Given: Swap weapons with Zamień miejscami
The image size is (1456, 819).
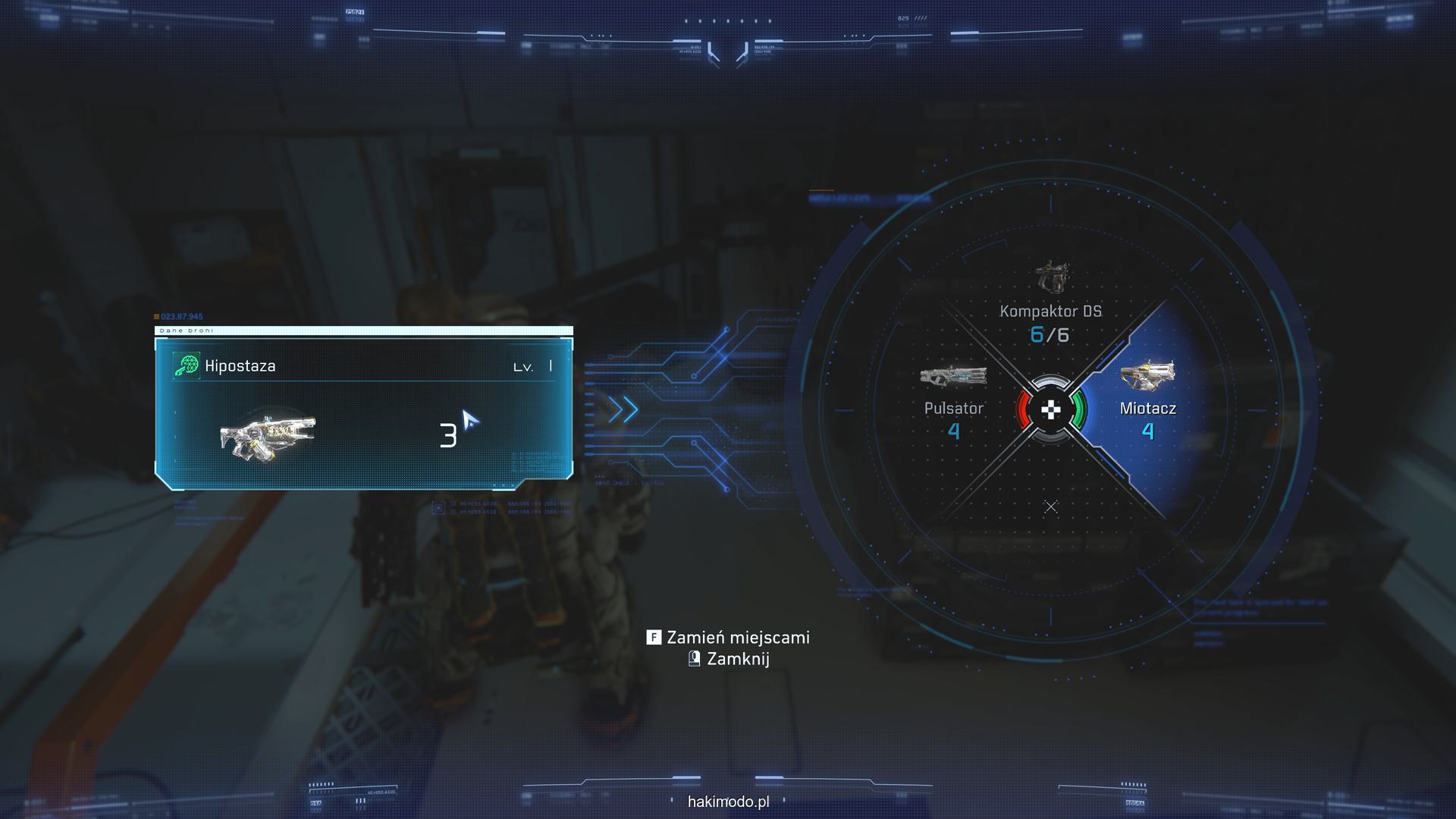Looking at the screenshot, I should 728,638.
